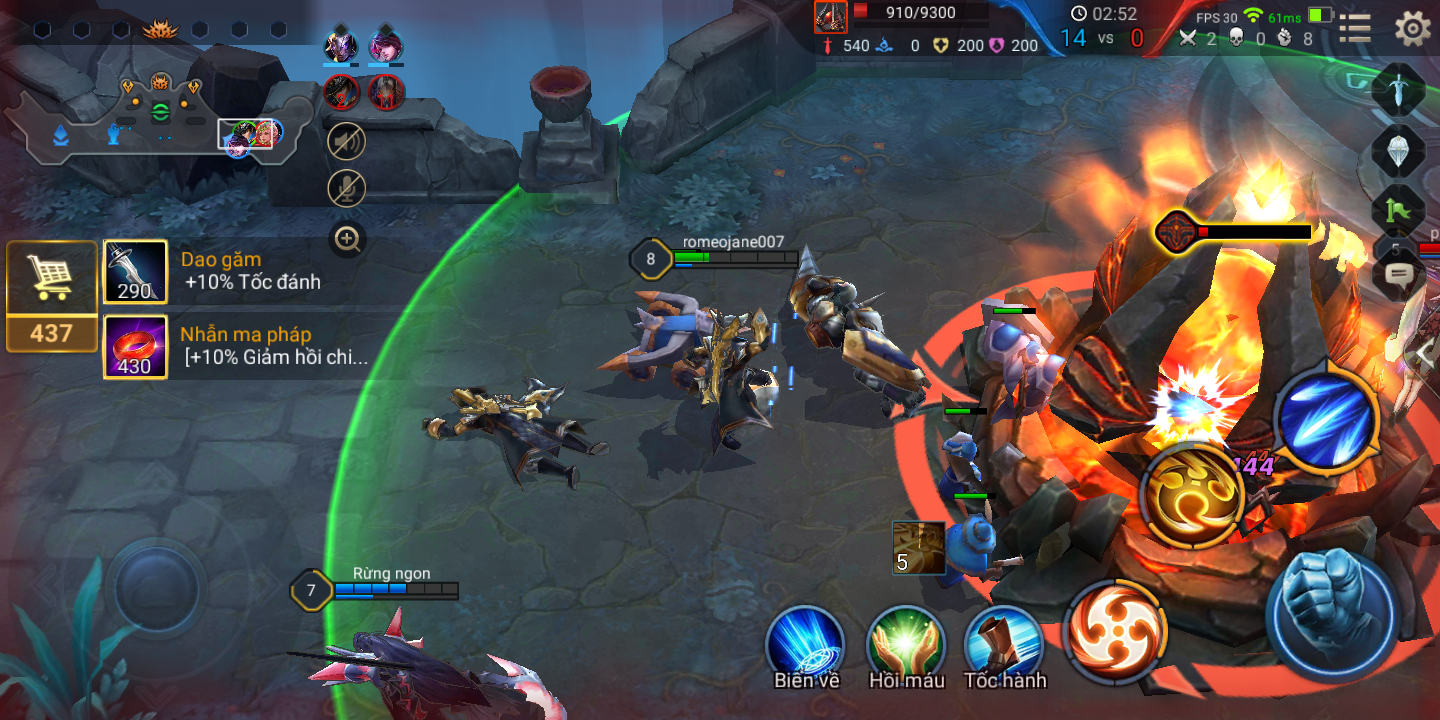Open the settings gear

(x=1412, y=28)
